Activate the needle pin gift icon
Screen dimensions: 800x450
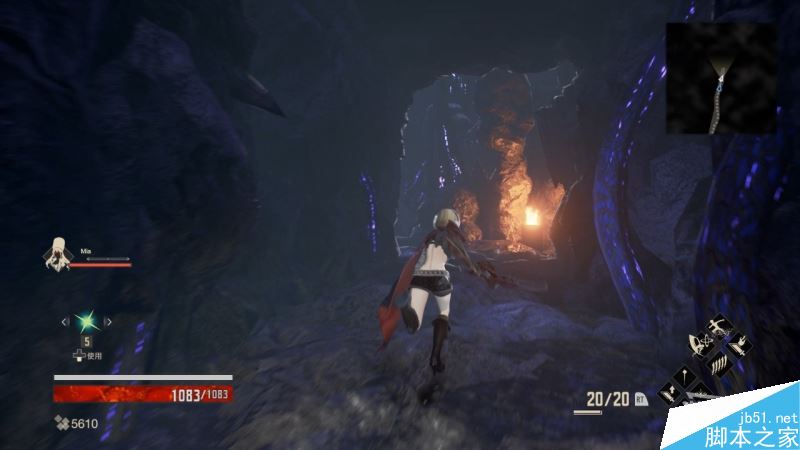pyautogui.click(x=685, y=377)
